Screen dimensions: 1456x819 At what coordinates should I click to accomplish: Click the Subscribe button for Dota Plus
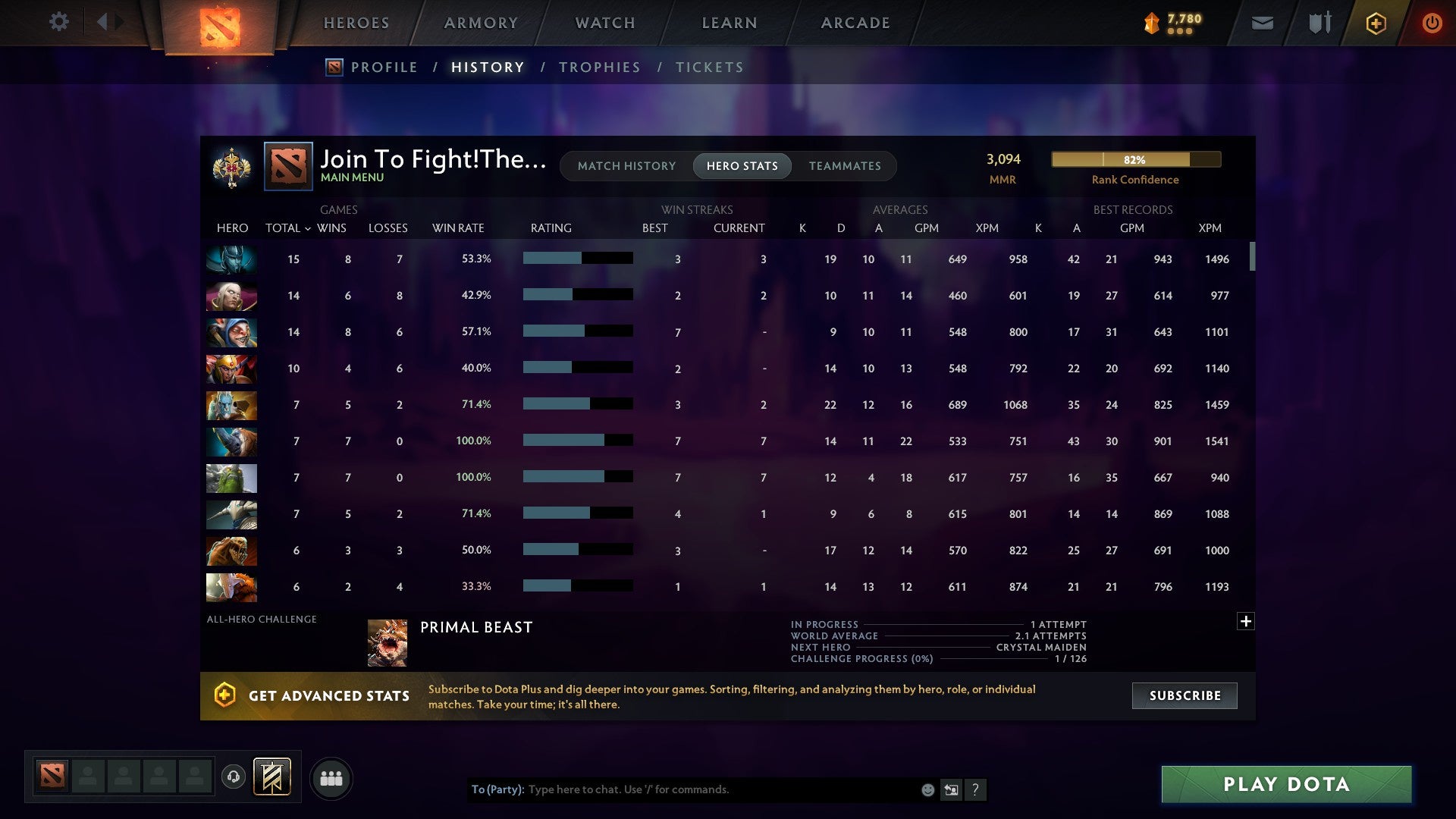pos(1184,695)
